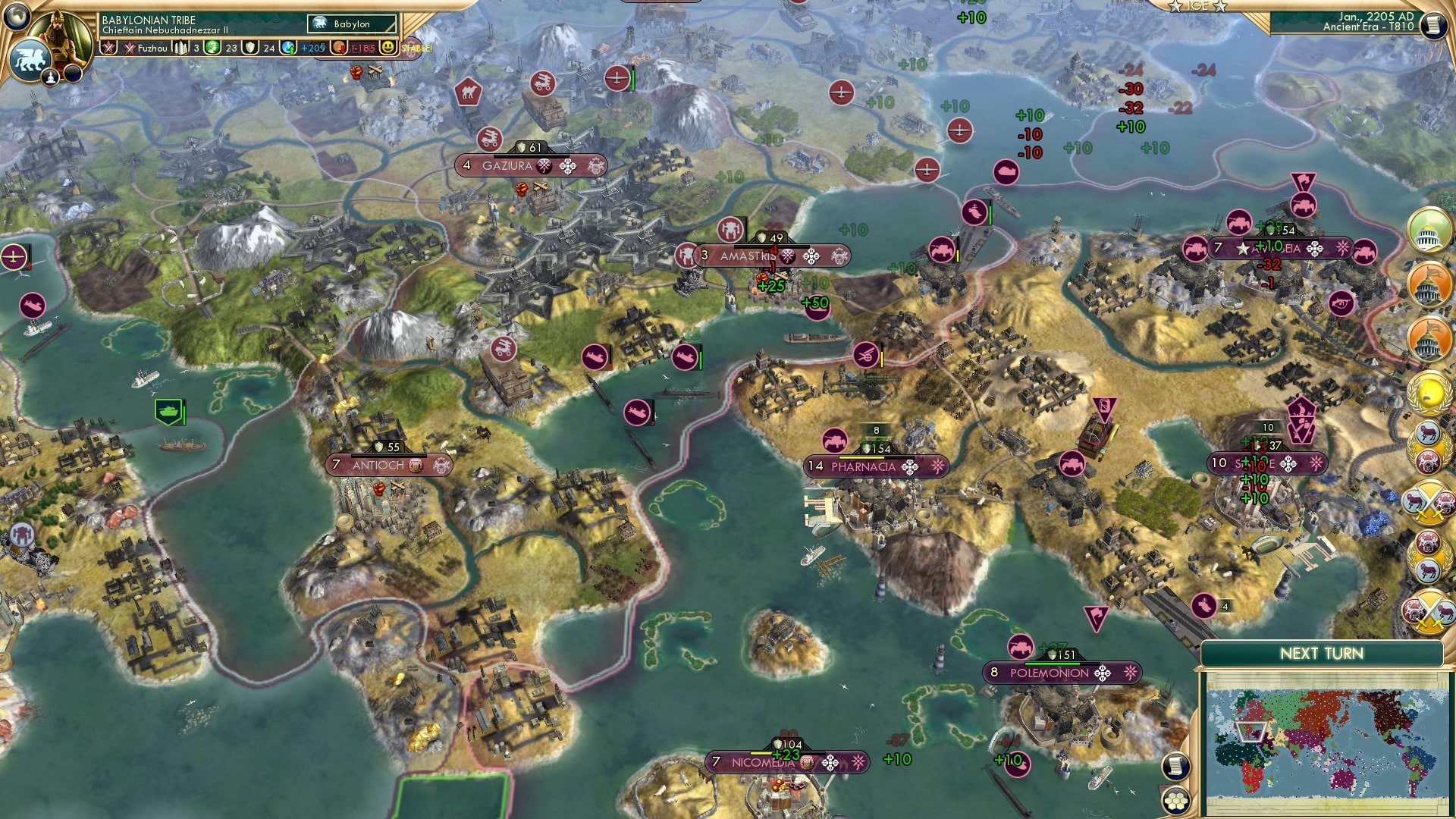Click the yellow wonder notification circle

1428,391
